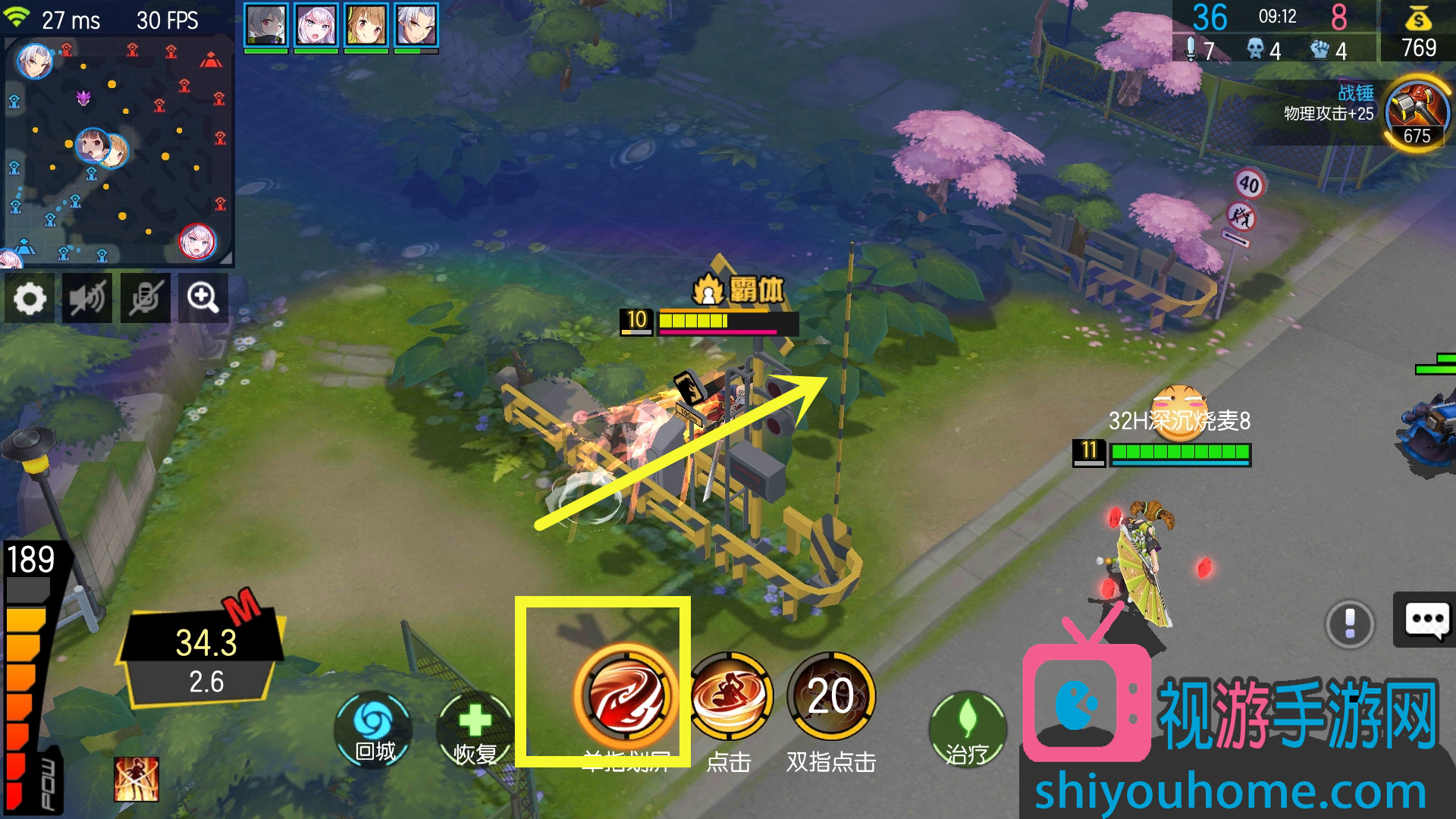Send an exclamation alert ping

(1350, 623)
